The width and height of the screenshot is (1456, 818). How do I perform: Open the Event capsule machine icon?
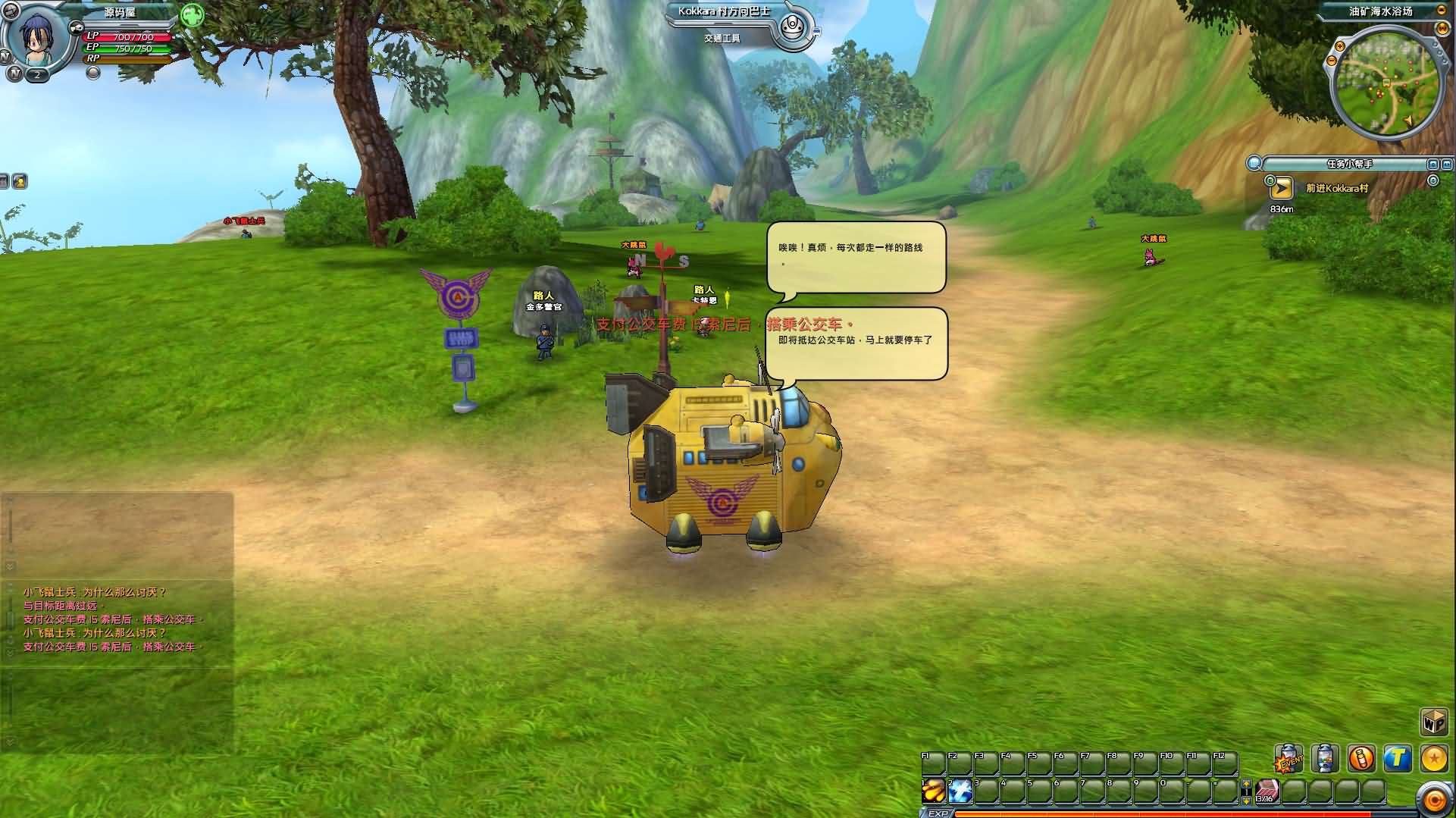[1288, 758]
